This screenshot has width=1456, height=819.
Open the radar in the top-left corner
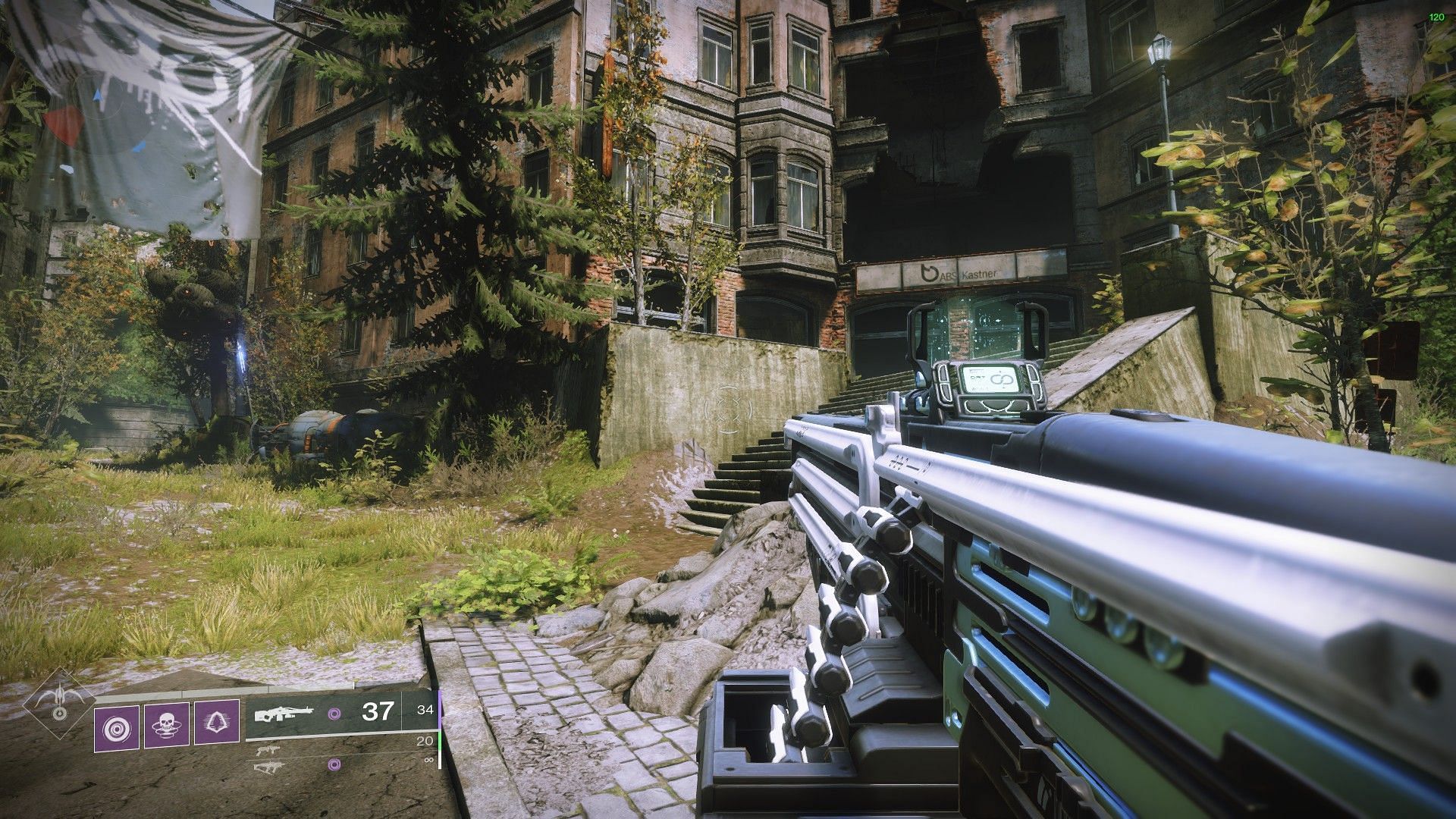[98, 121]
